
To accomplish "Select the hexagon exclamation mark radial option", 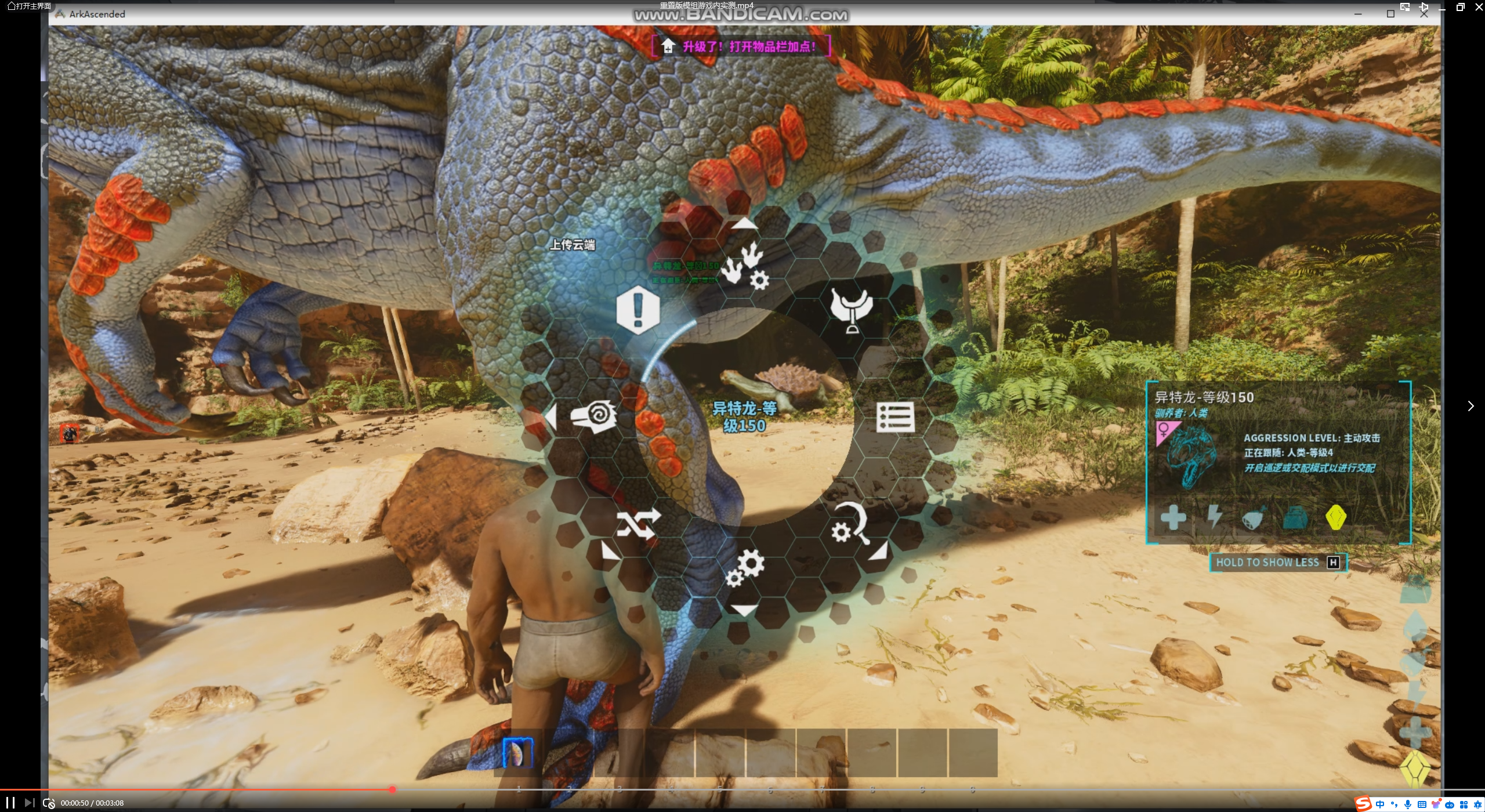I will (638, 309).
